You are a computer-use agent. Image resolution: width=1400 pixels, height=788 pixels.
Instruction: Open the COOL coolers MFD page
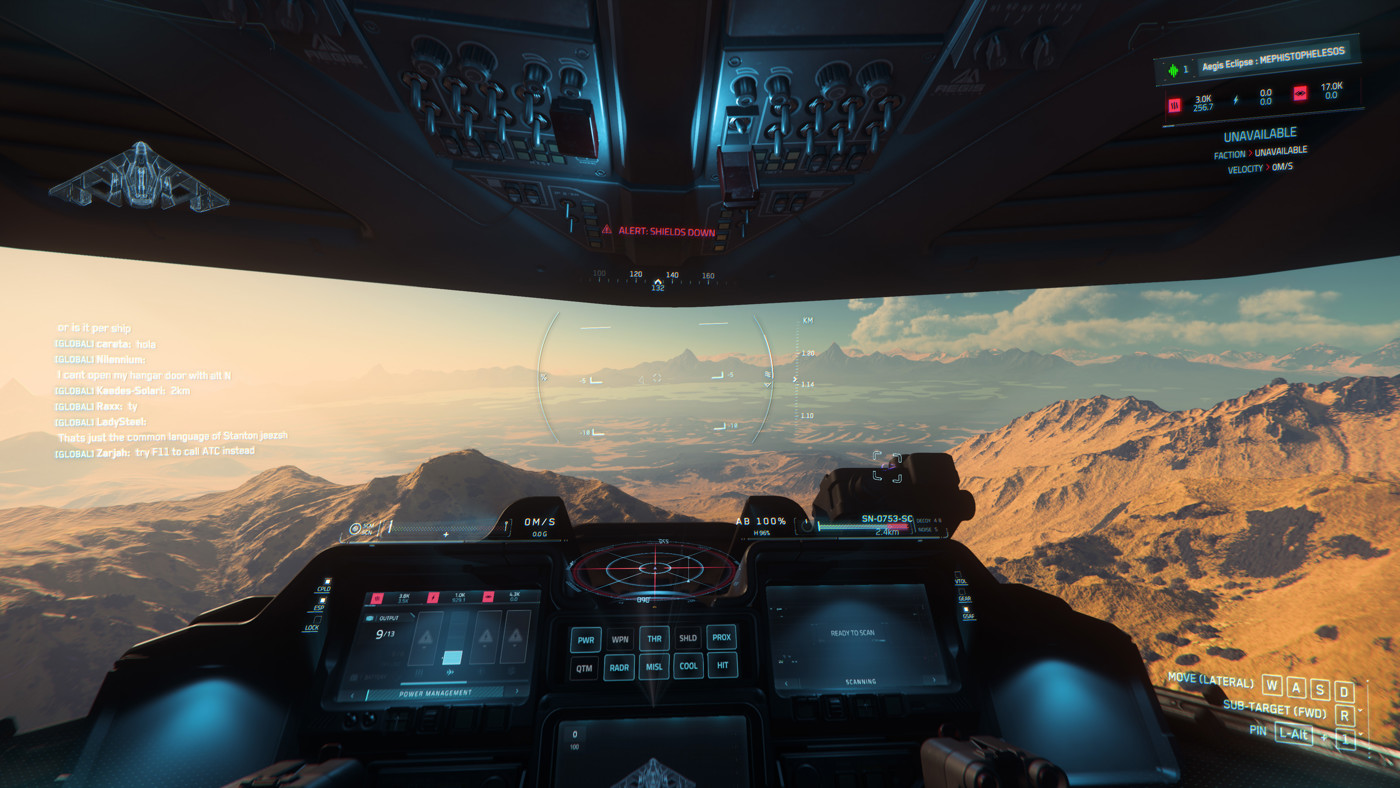point(689,667)
